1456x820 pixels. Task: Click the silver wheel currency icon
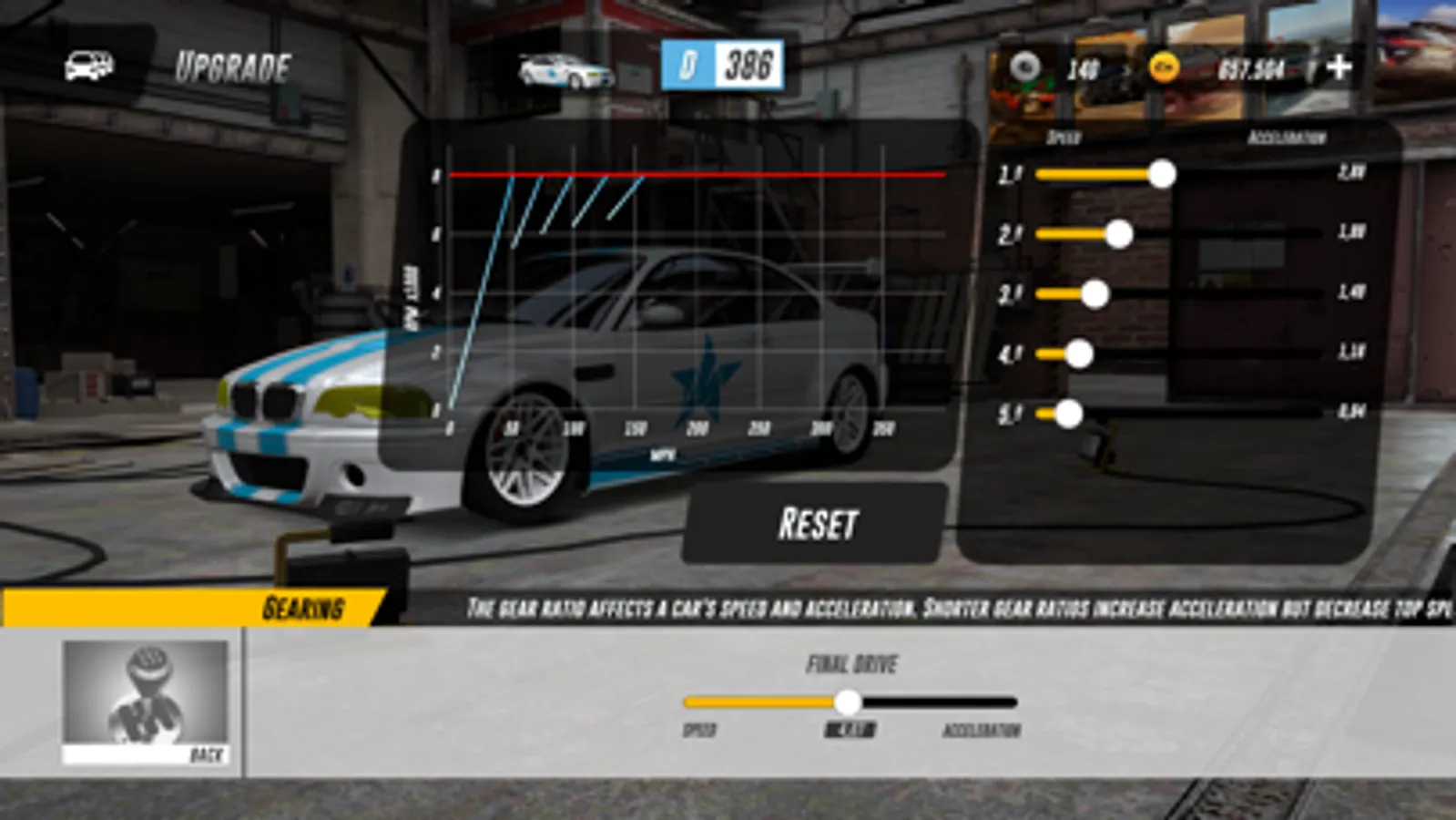point(1028,65)
